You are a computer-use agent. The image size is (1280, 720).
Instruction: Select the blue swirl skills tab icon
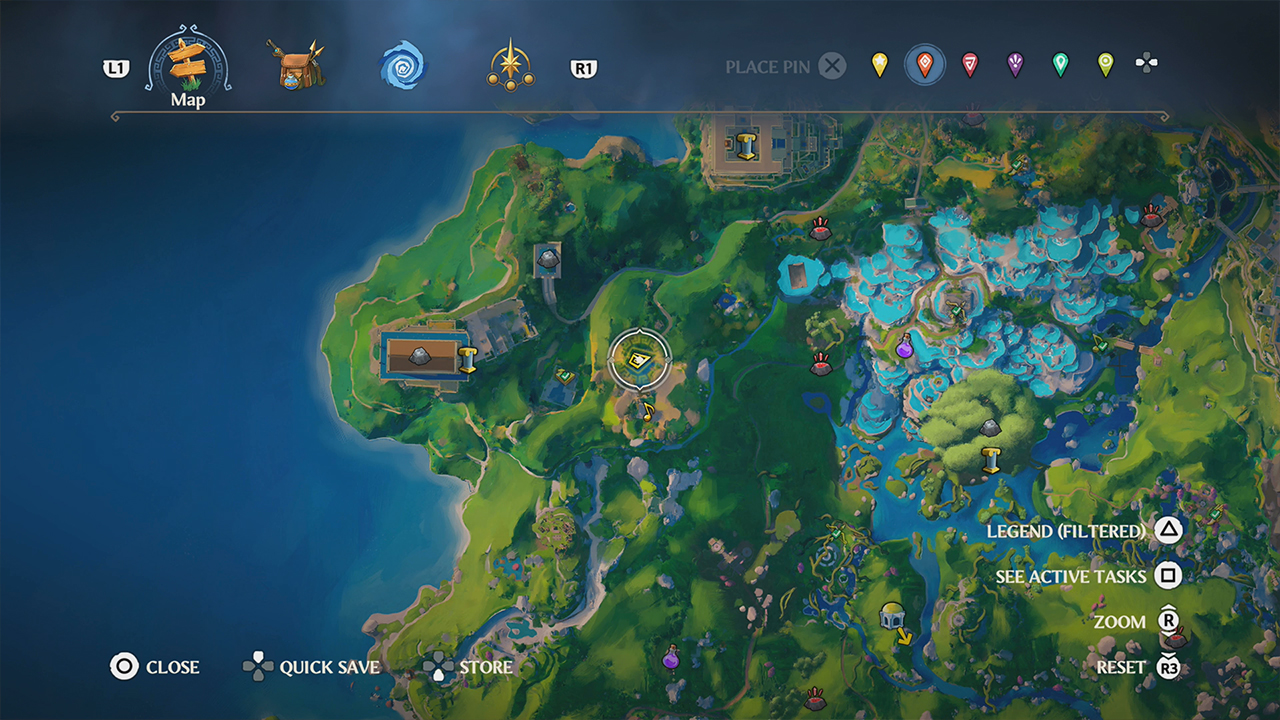click(x=403, y=66)
